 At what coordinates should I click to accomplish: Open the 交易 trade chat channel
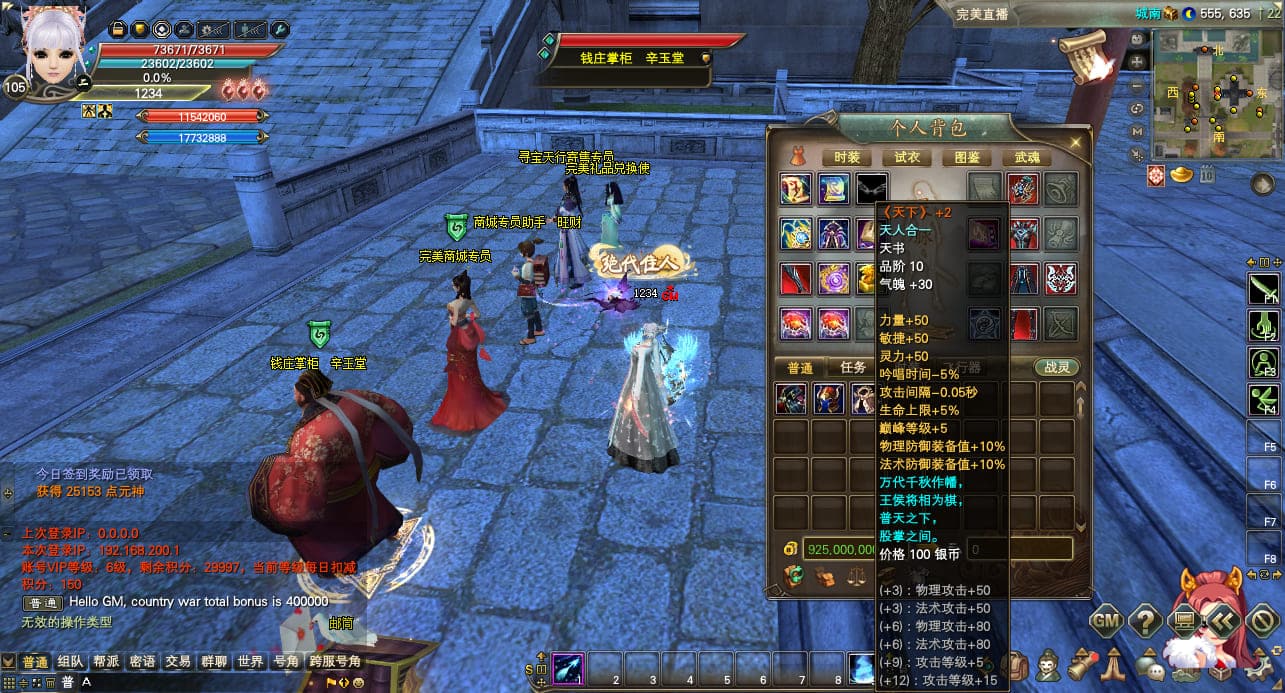point(178,662)
